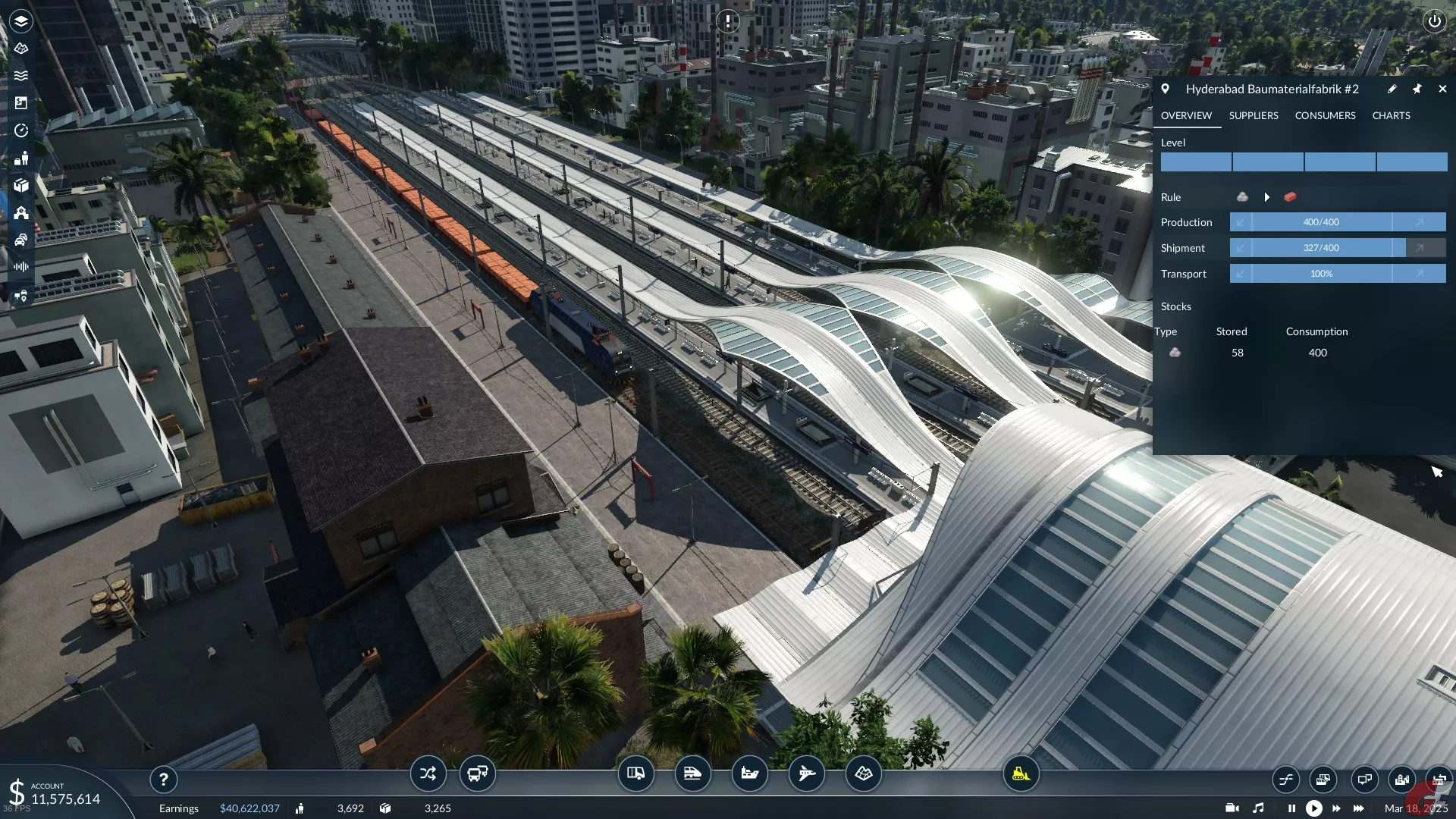
Task: Toggle the map layers button
Action: click(21, 21)
